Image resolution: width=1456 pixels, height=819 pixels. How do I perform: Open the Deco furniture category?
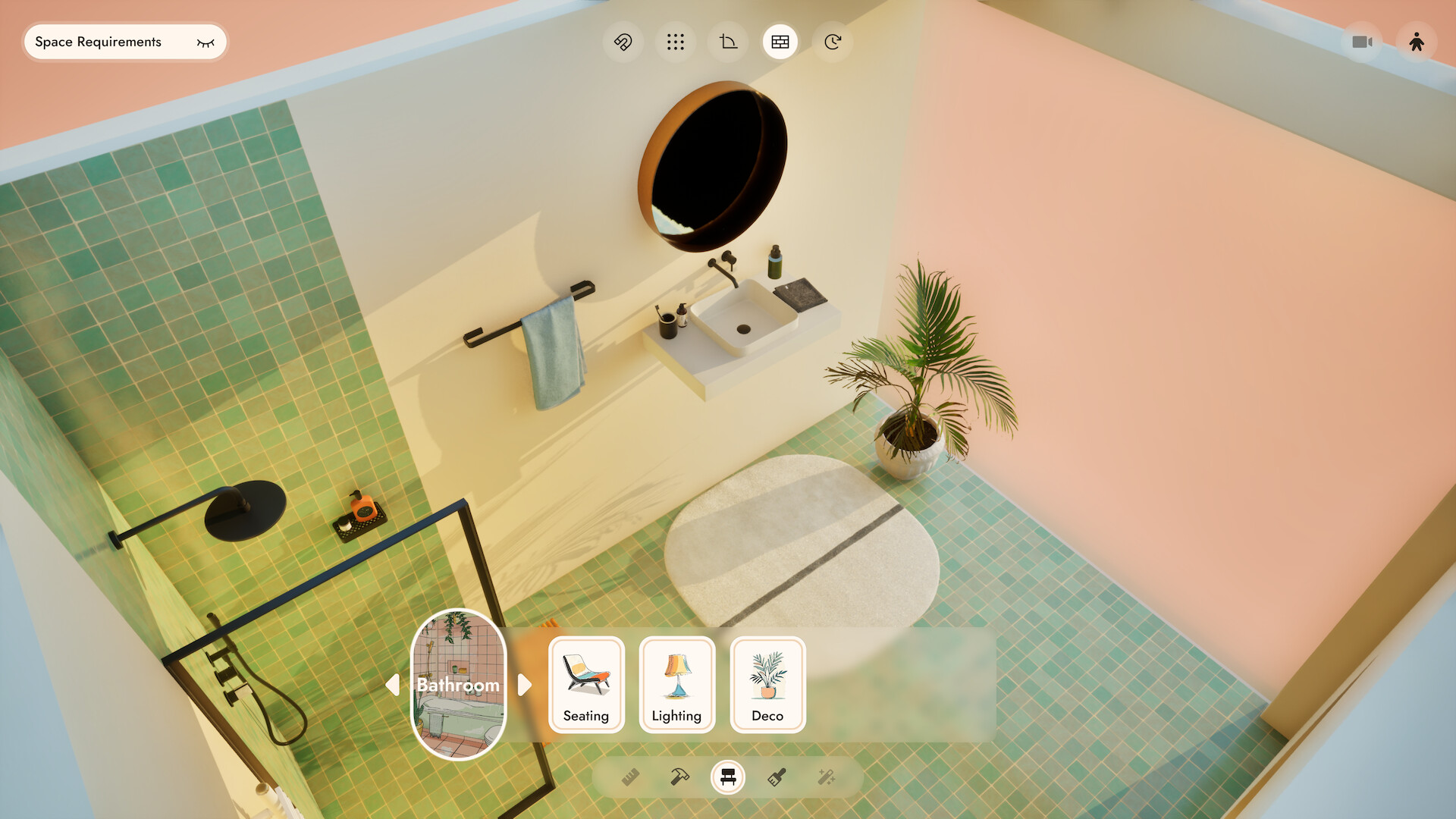coord(767,685)
